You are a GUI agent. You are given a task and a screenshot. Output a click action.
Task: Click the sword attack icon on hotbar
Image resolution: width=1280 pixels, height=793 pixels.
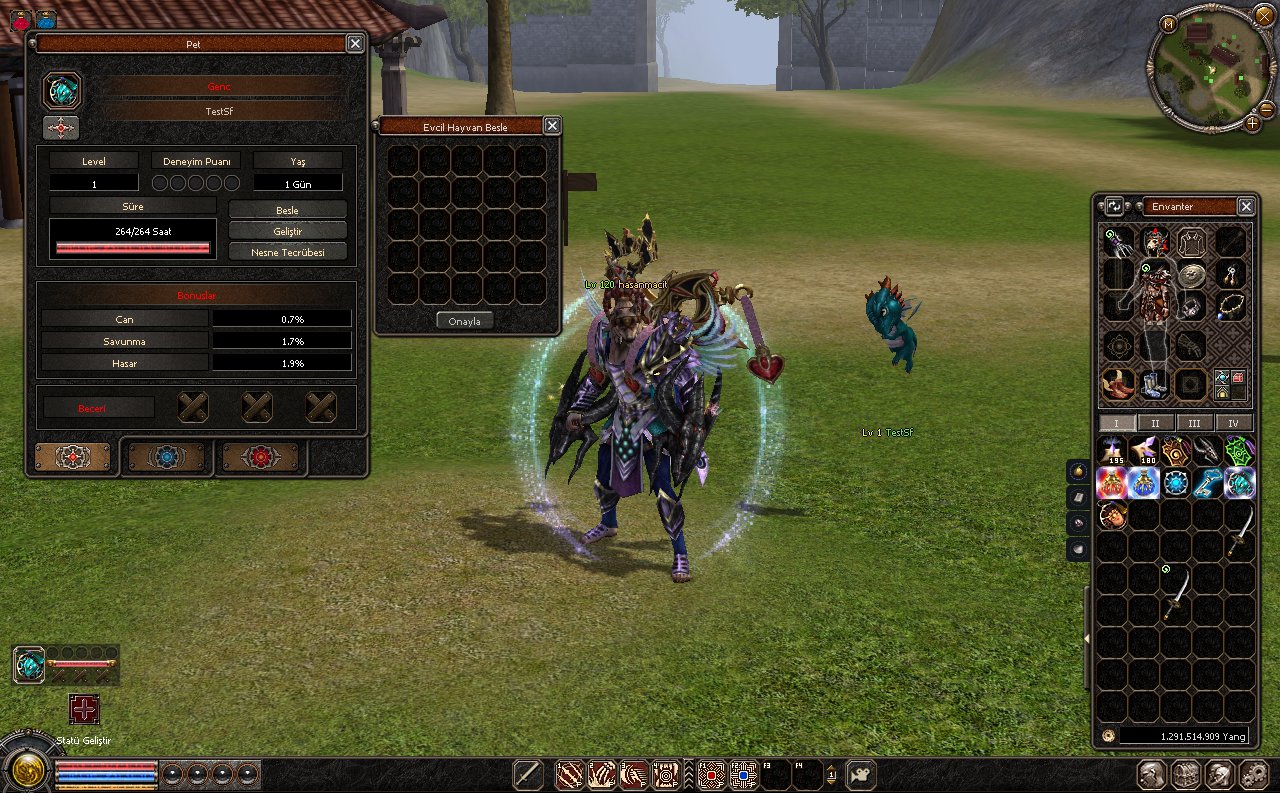(528, 774)
